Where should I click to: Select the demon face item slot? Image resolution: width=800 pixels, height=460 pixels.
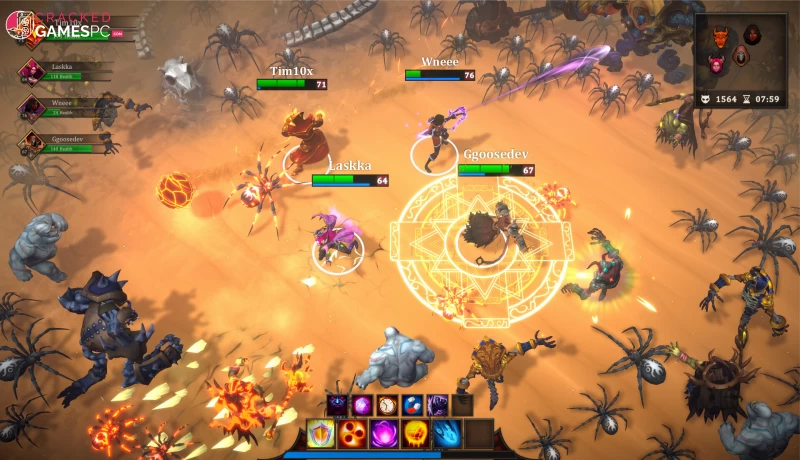337,405
